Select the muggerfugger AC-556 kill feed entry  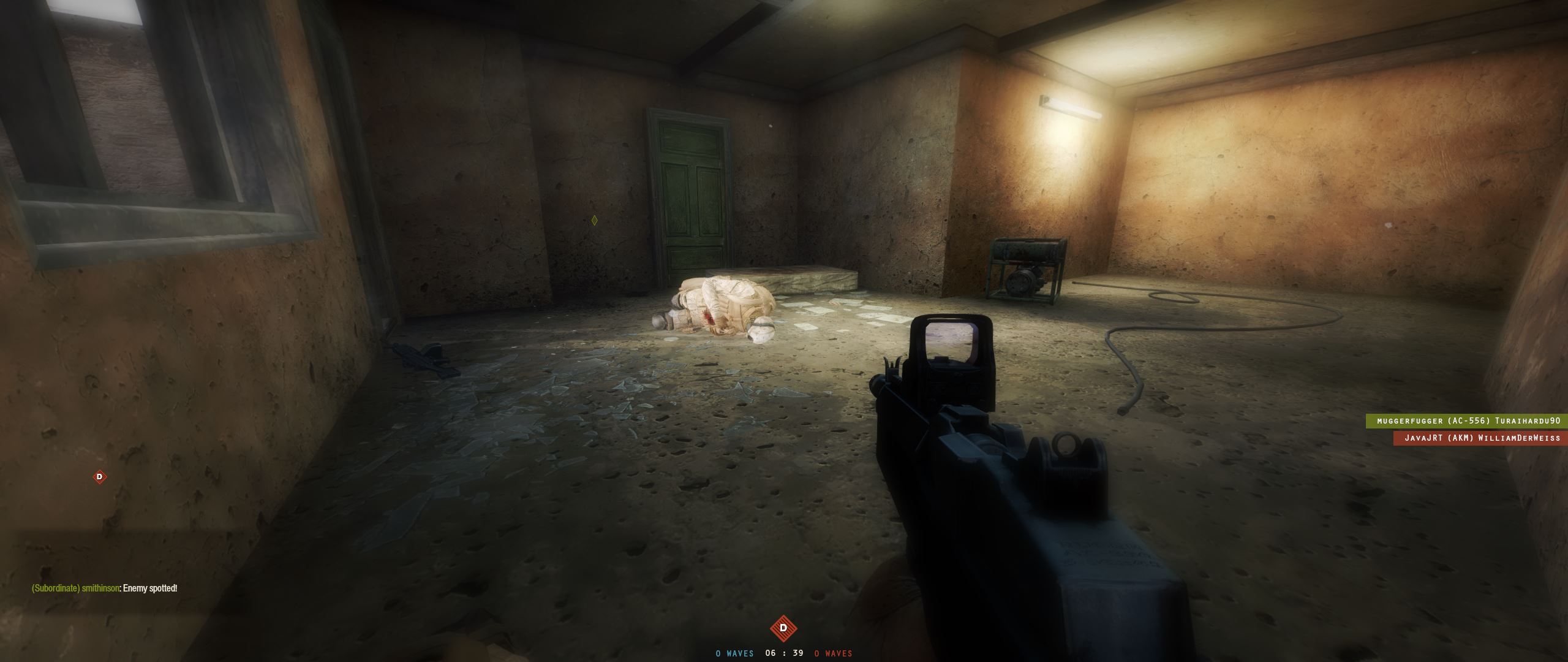(x=1466, y=421)
